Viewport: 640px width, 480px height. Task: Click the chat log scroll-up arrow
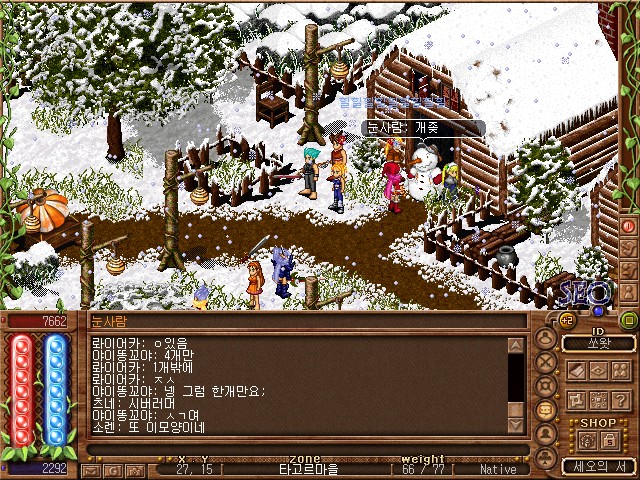[516, 346]
